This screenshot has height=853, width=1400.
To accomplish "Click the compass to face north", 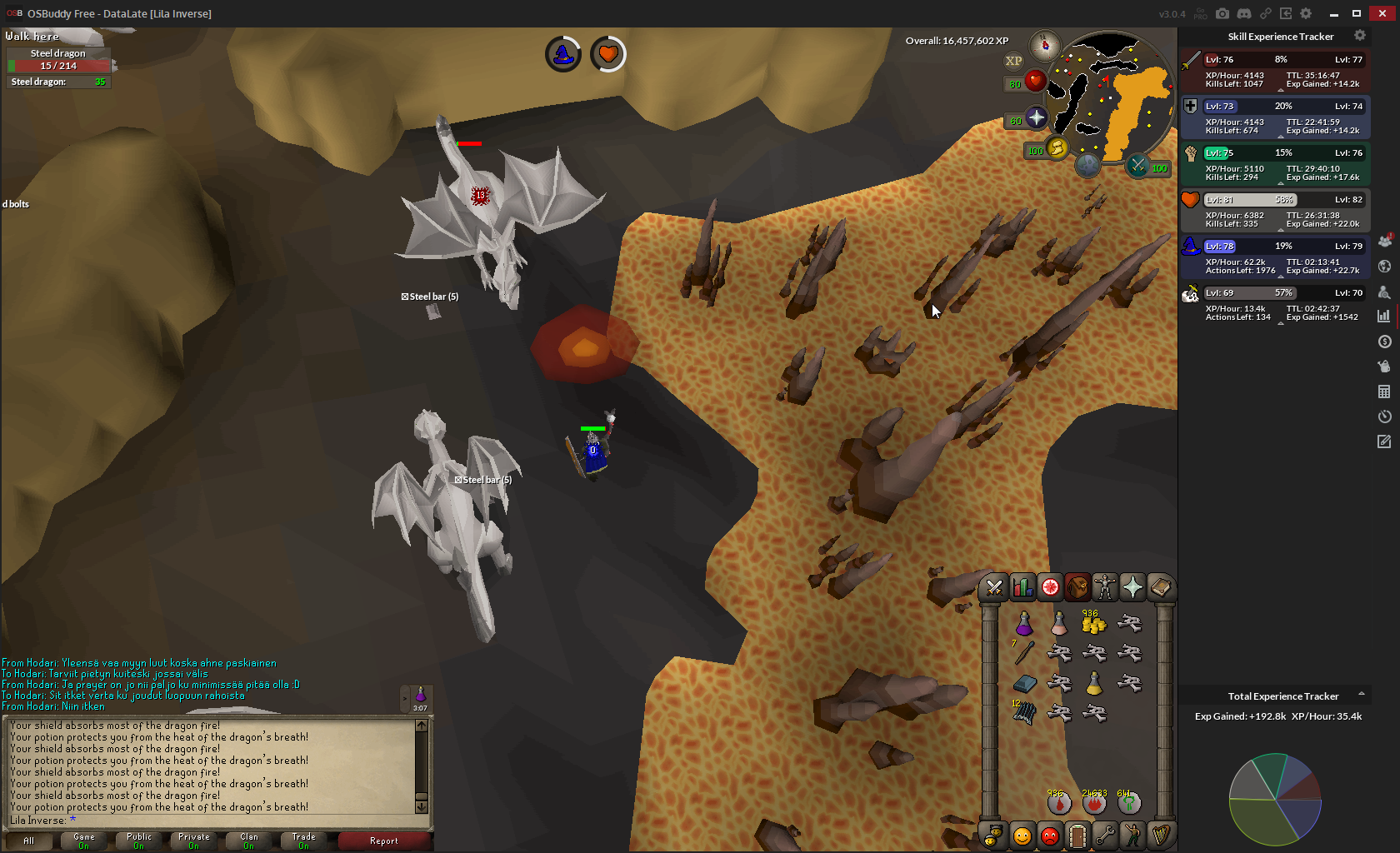I will pyautogui.click(x=1044, y=45).
